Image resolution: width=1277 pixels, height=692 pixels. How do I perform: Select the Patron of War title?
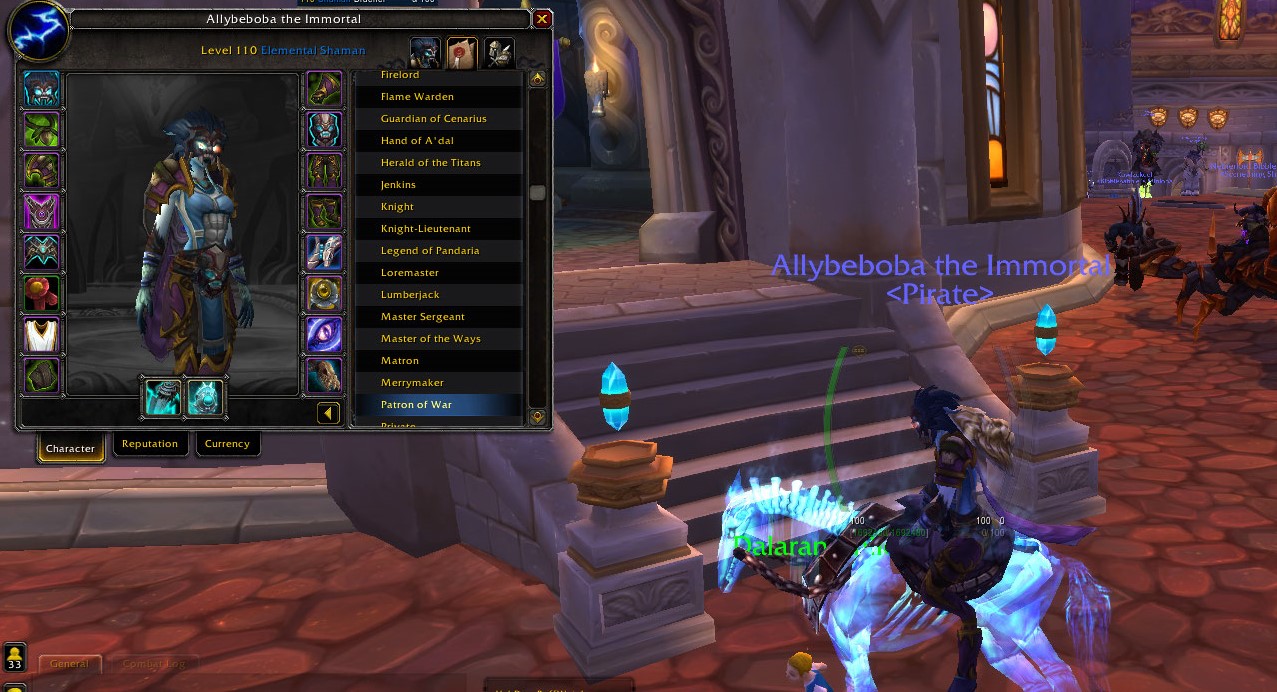pos(416,405)
